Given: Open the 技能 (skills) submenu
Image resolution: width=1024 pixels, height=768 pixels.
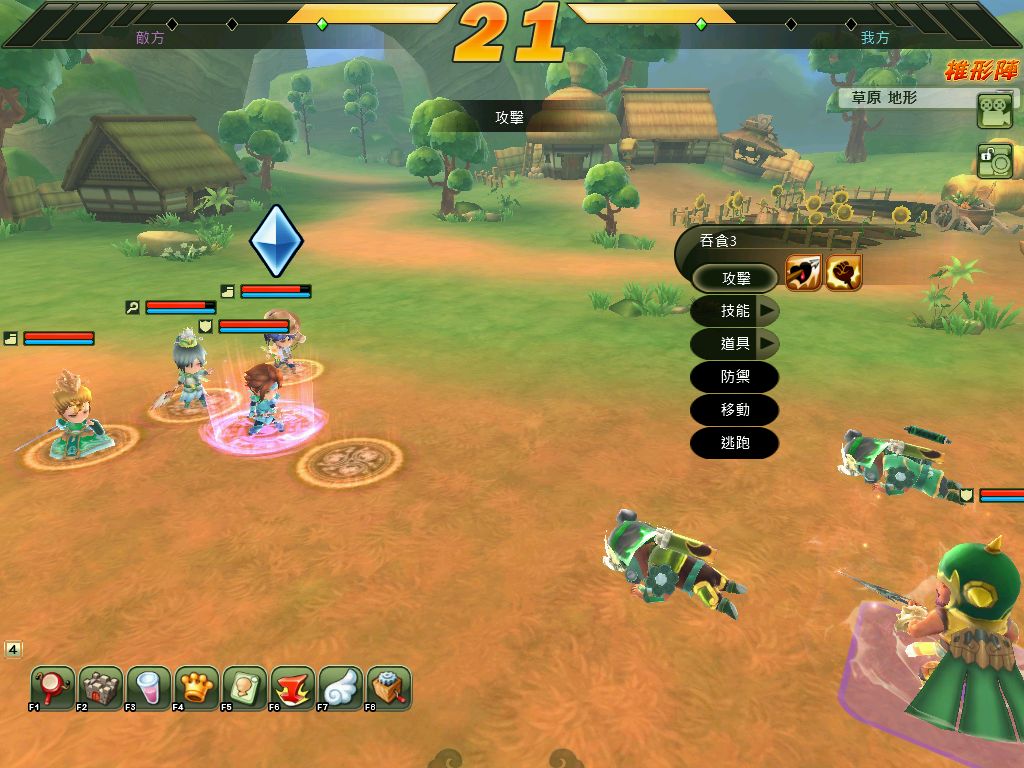Looking at the screenshot, I should click(735, 311).
